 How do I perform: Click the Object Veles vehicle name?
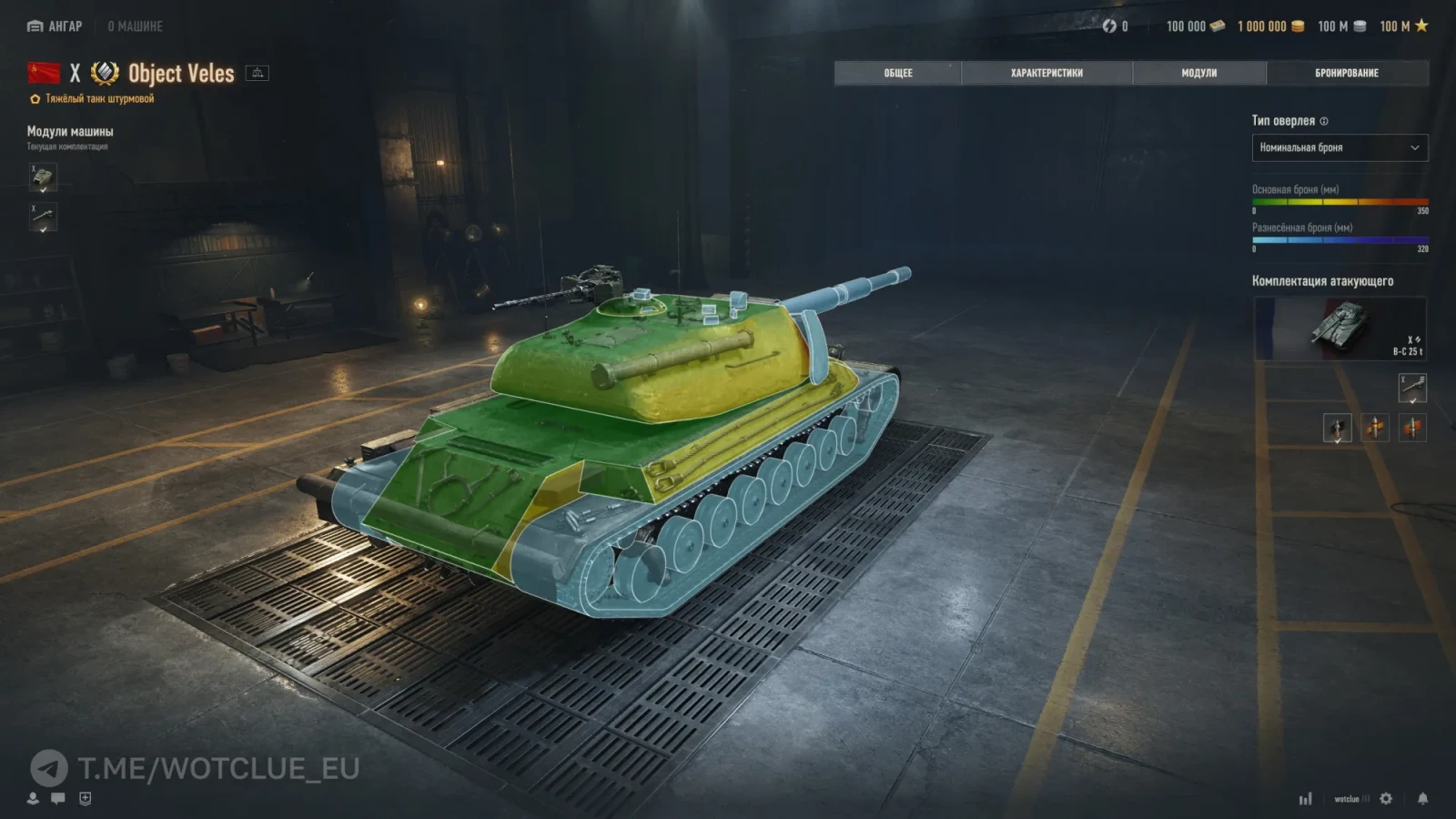click(x=180, y=73)
